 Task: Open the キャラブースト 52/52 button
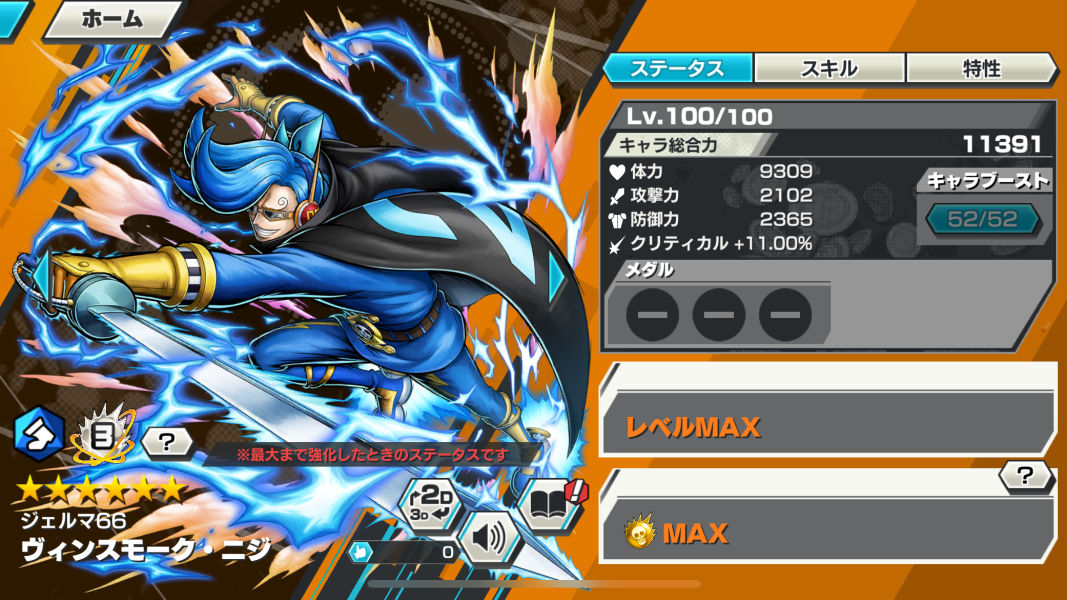pos(982,219)
